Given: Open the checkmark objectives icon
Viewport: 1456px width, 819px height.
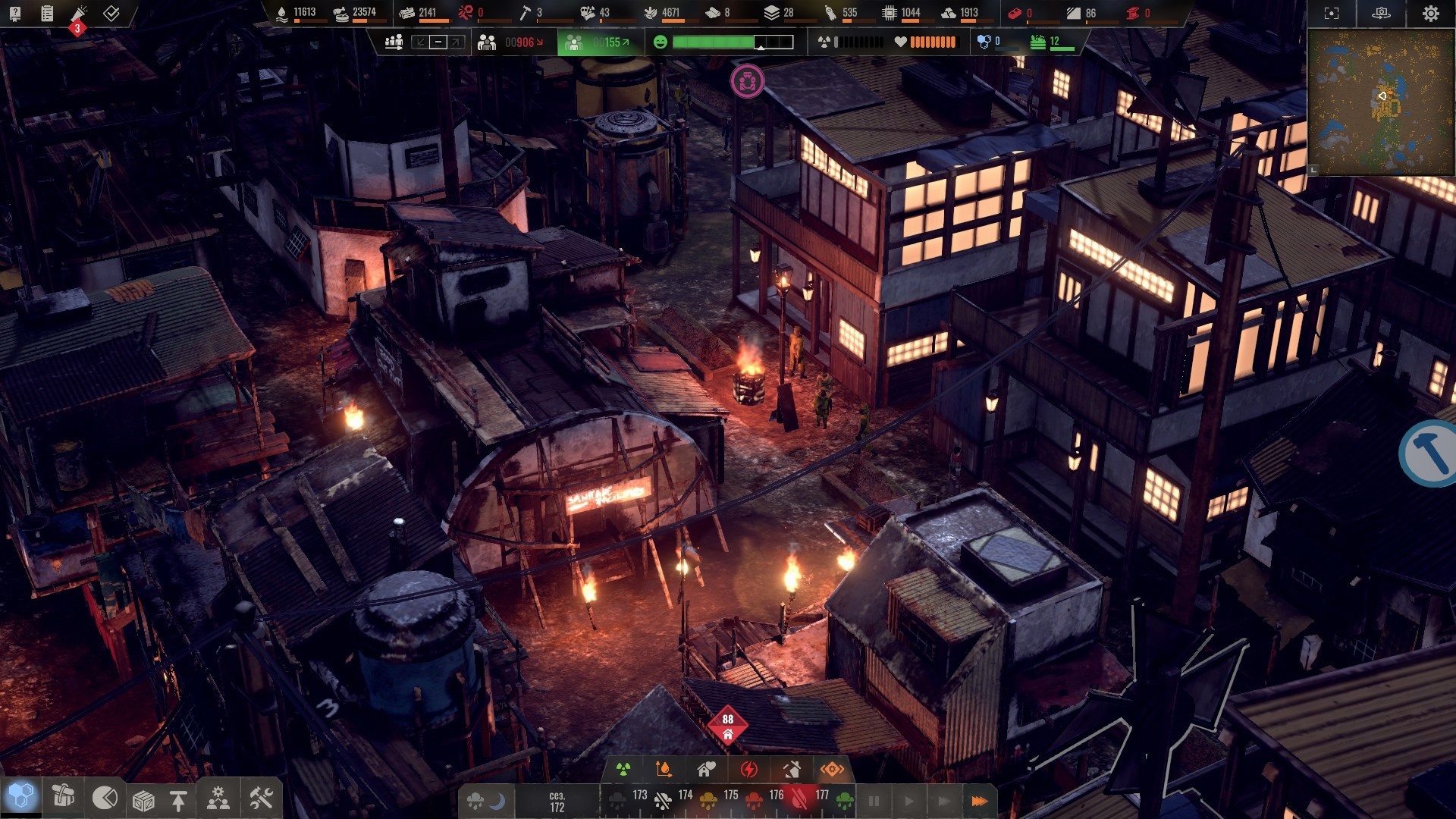Looking at the screenshot, I should point(111,13).
